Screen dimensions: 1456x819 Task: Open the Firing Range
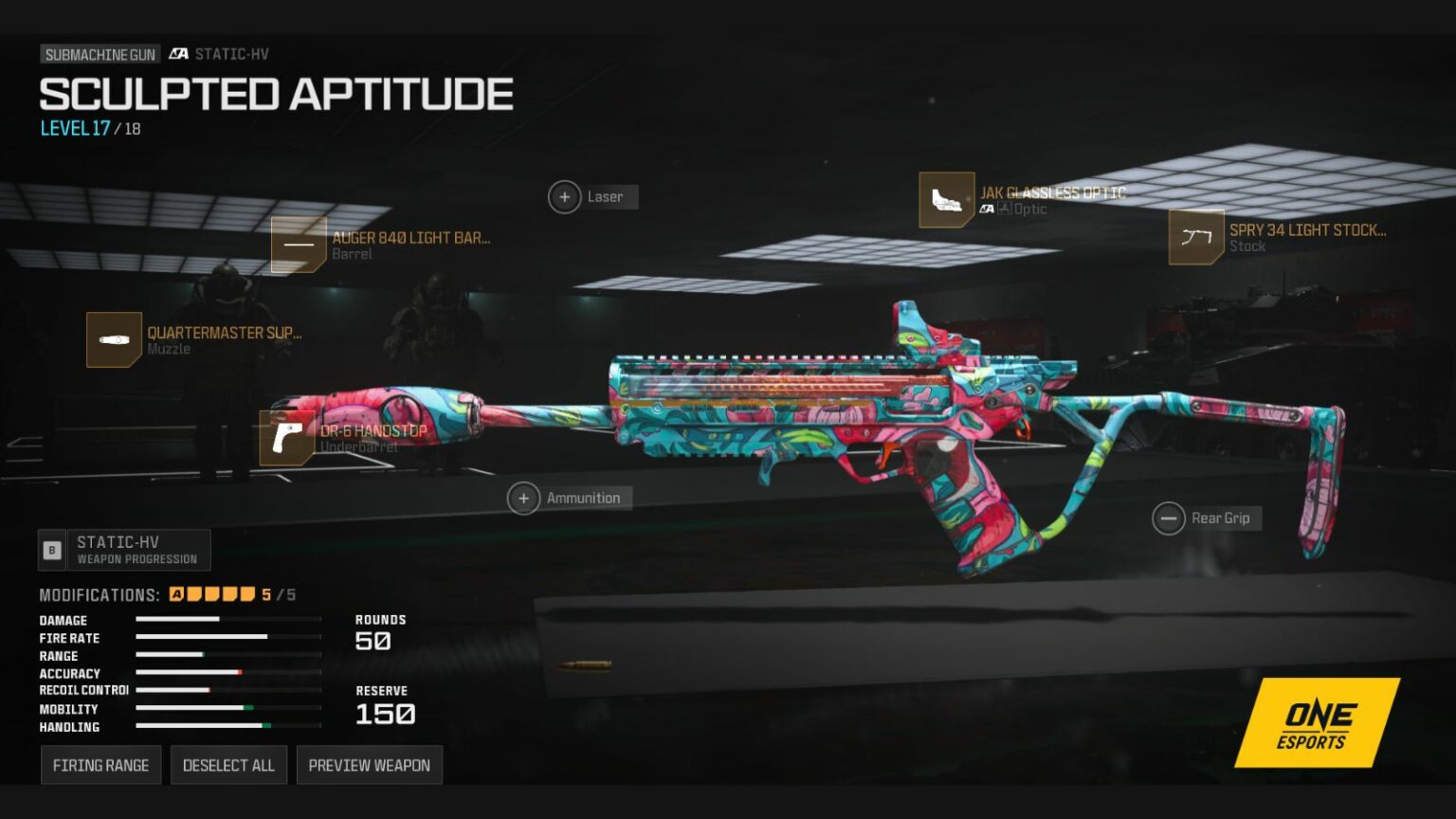click(x=100, y=765)
